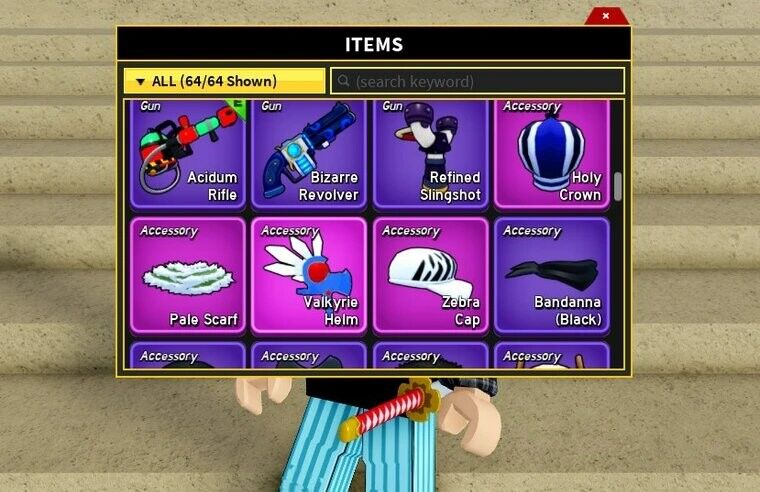Close the Items window
This screenshot has width=760, height=492.
point(605,16)
